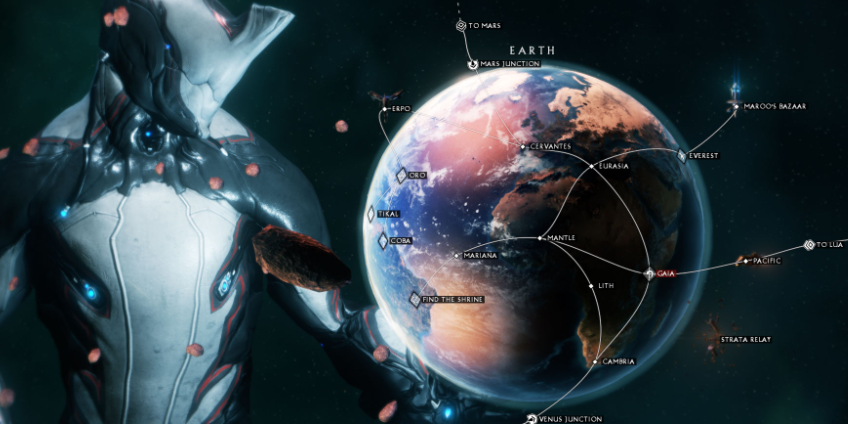848x424 pixels.
Task: Select the Coba mission node
Action: pyautogui.click(x=383, y=241)
